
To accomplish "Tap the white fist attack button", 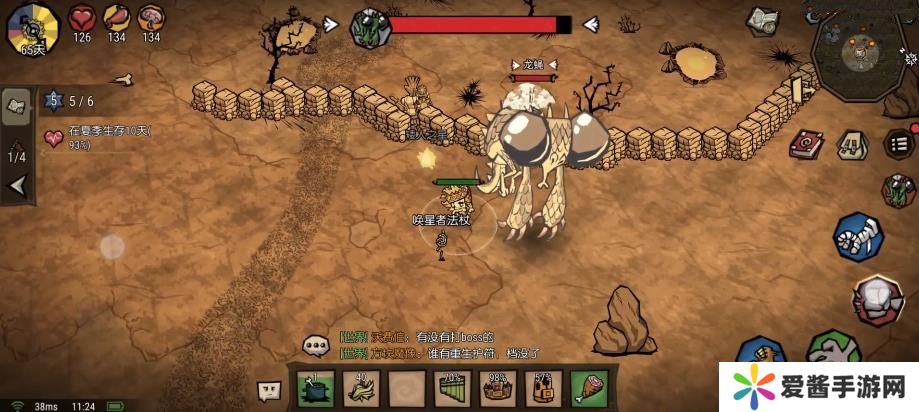I will click(878, 298).
